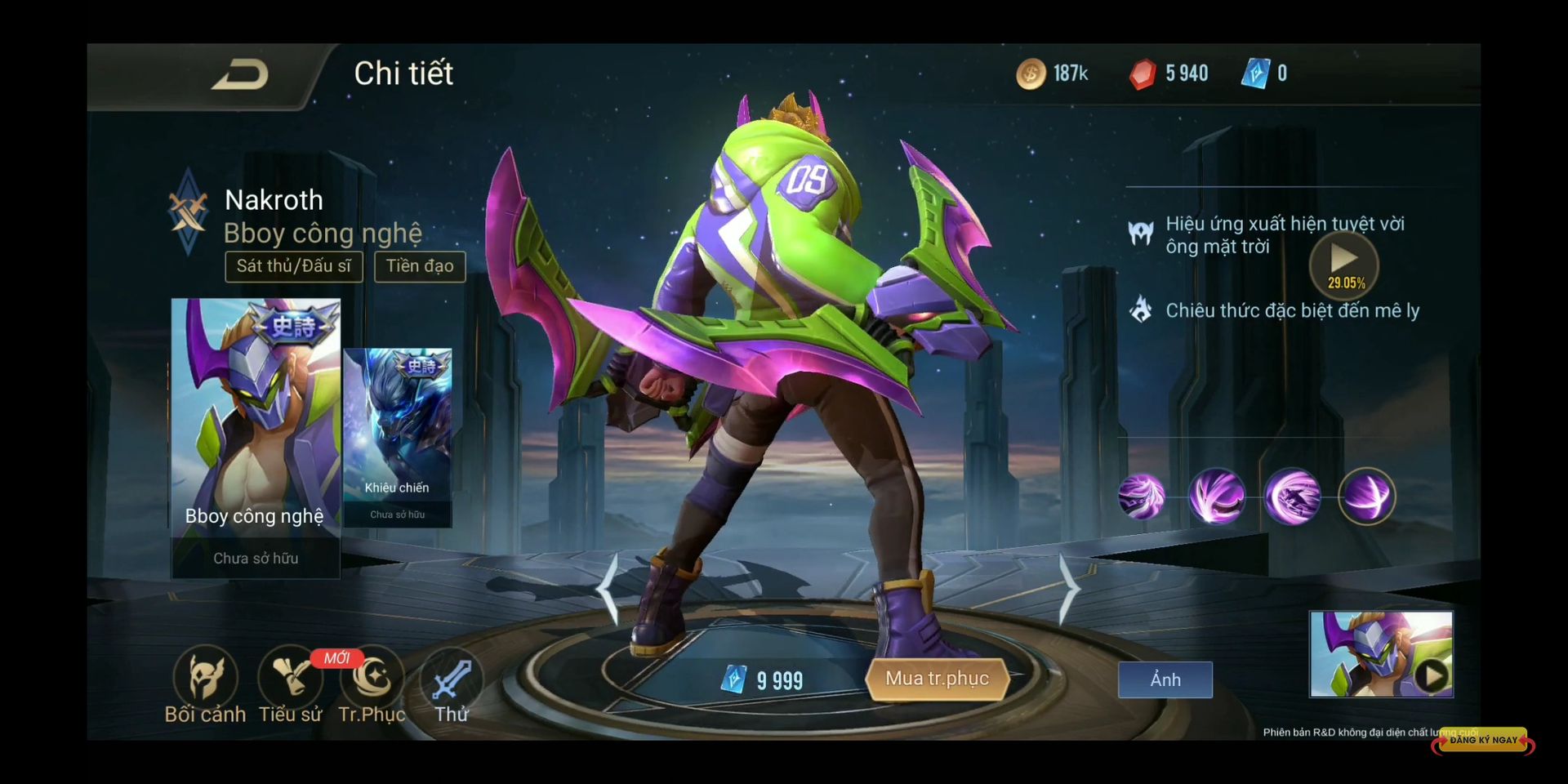Select the Sát thủ/Đấu sĩ role tag
This screenshot has height=784, width=1568.
(294, 266)
